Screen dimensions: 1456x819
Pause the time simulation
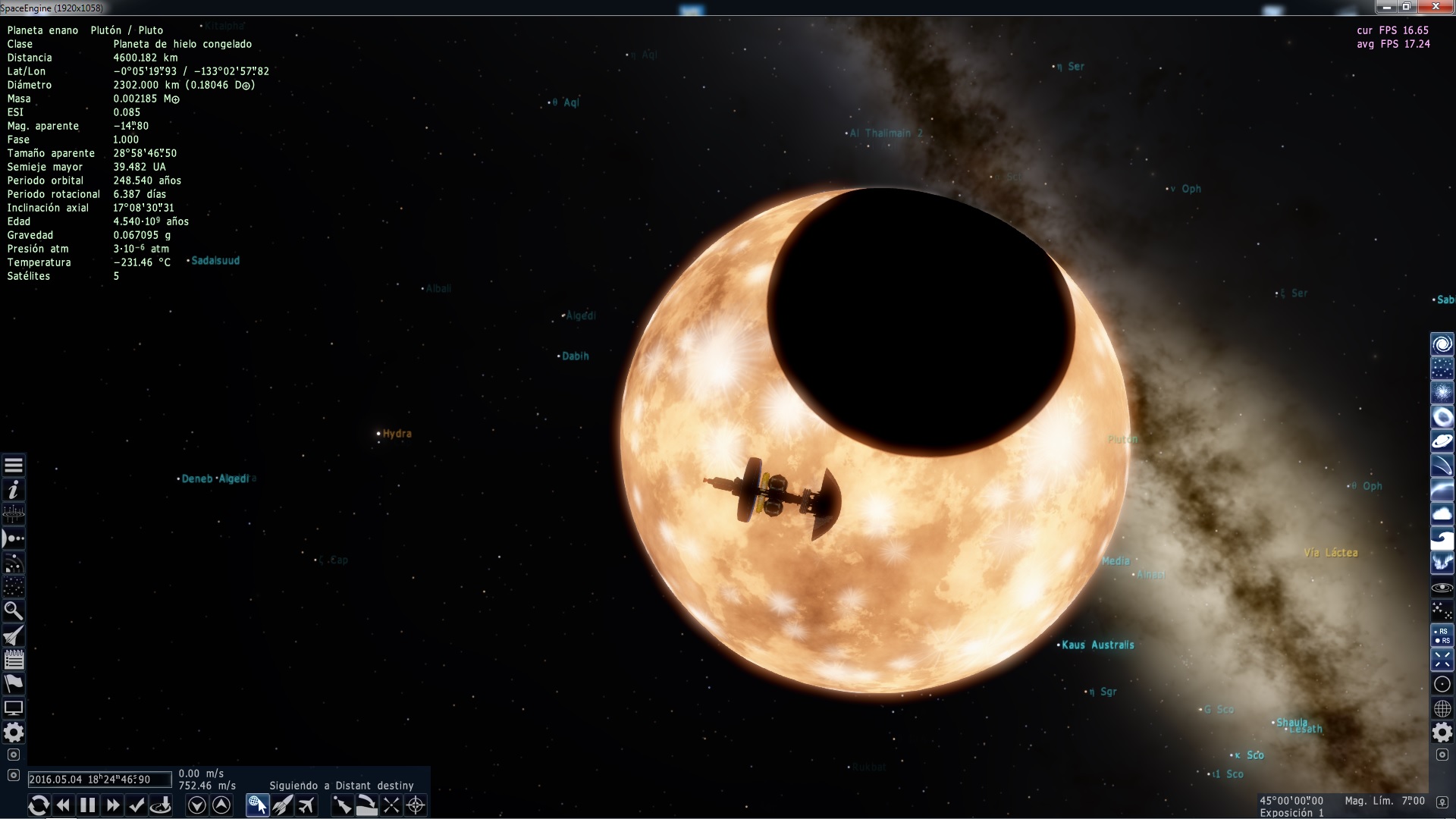point(88,805)
